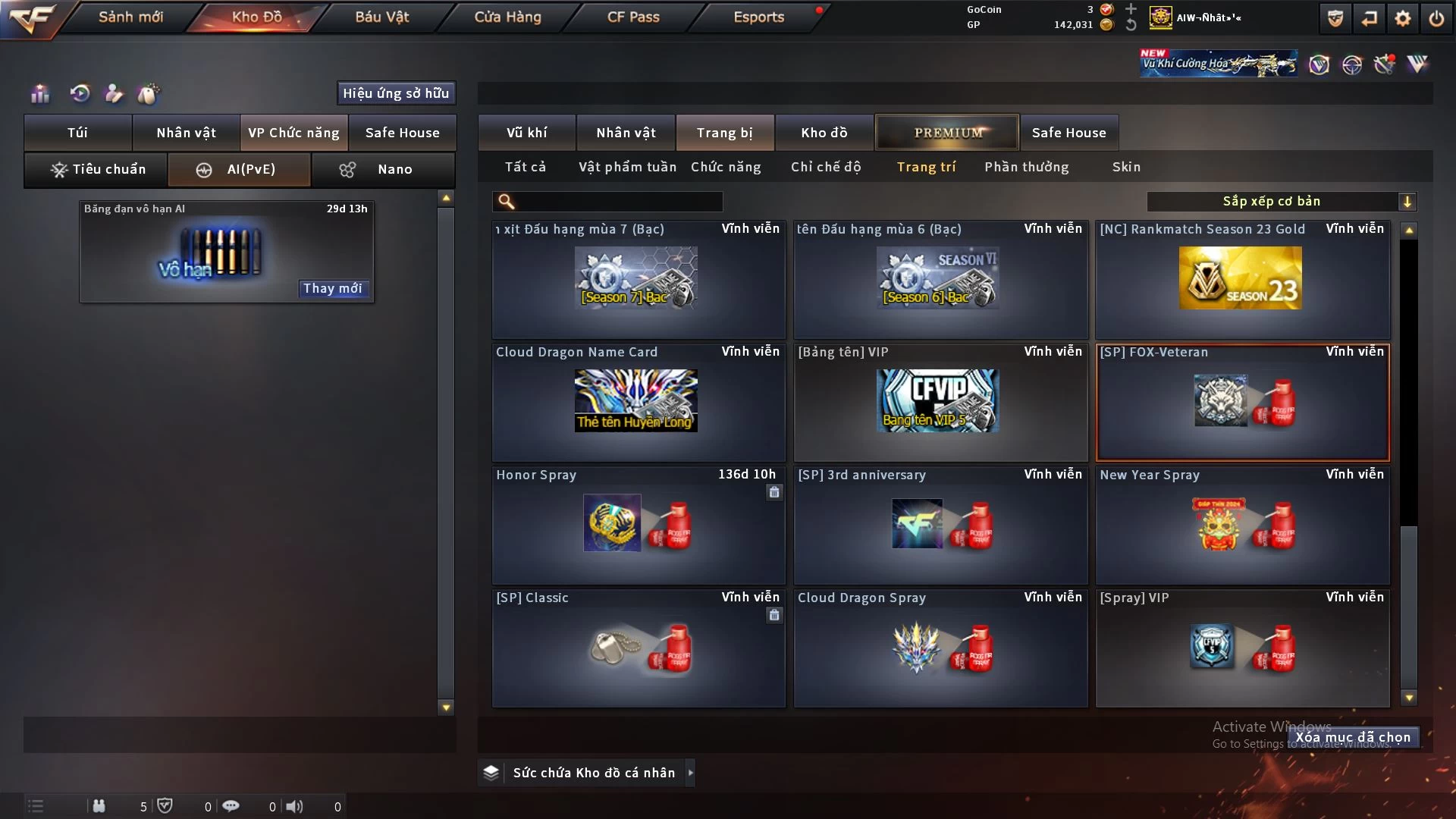Show the Skin sub-category
Viewport: 1456px width, 819px height.
1126,167
